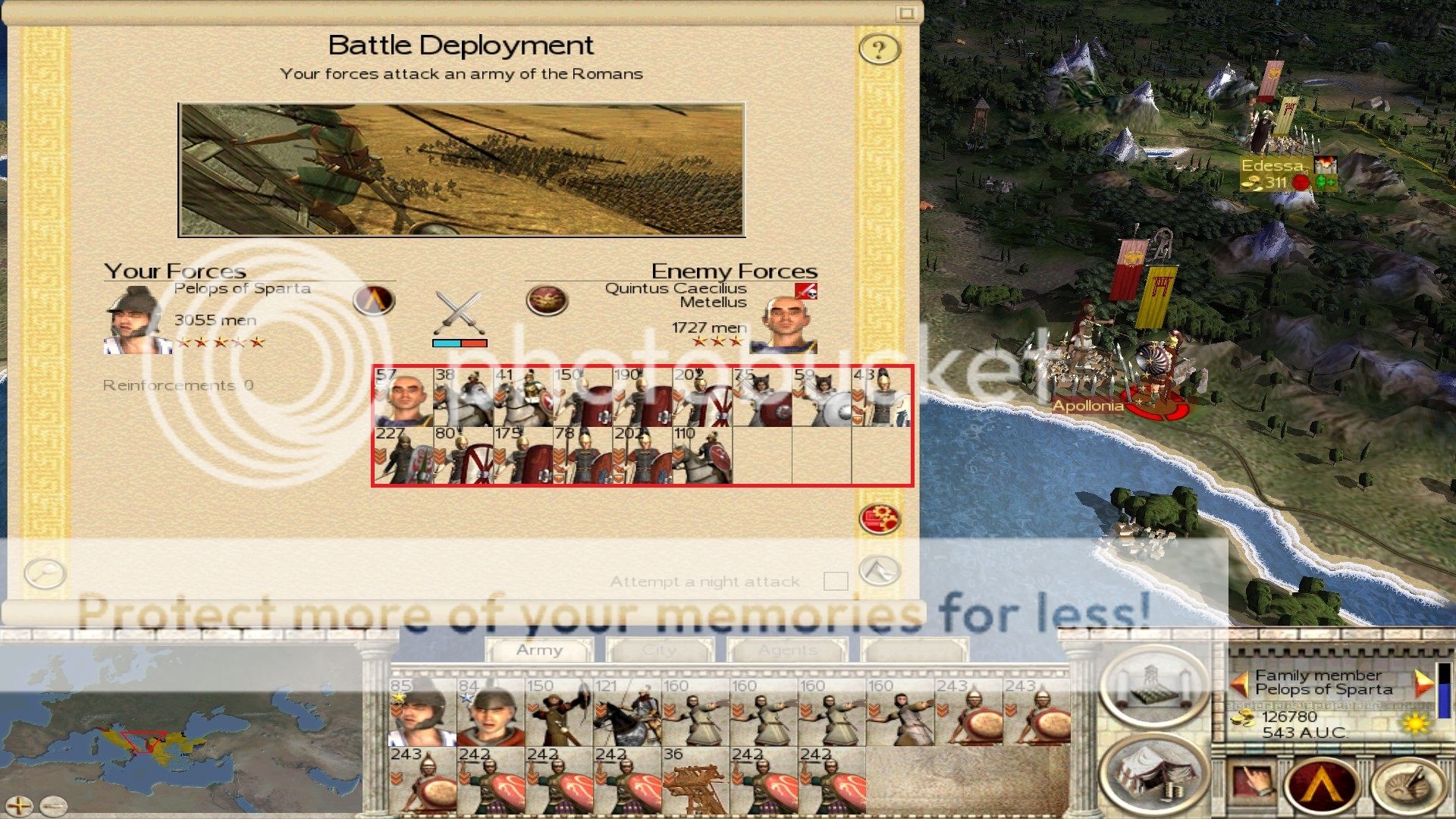Screen dimensions: 1456x819
Task: Open the recruitment tent button
Action: tap(1154, 773)
